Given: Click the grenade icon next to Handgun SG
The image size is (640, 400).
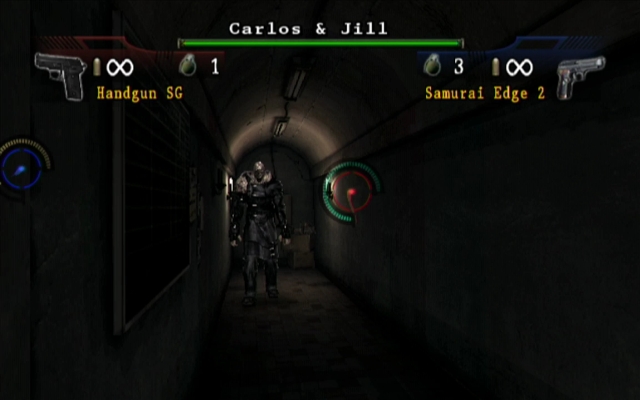Looking at the screenshot, I should (x=187, y=66).
